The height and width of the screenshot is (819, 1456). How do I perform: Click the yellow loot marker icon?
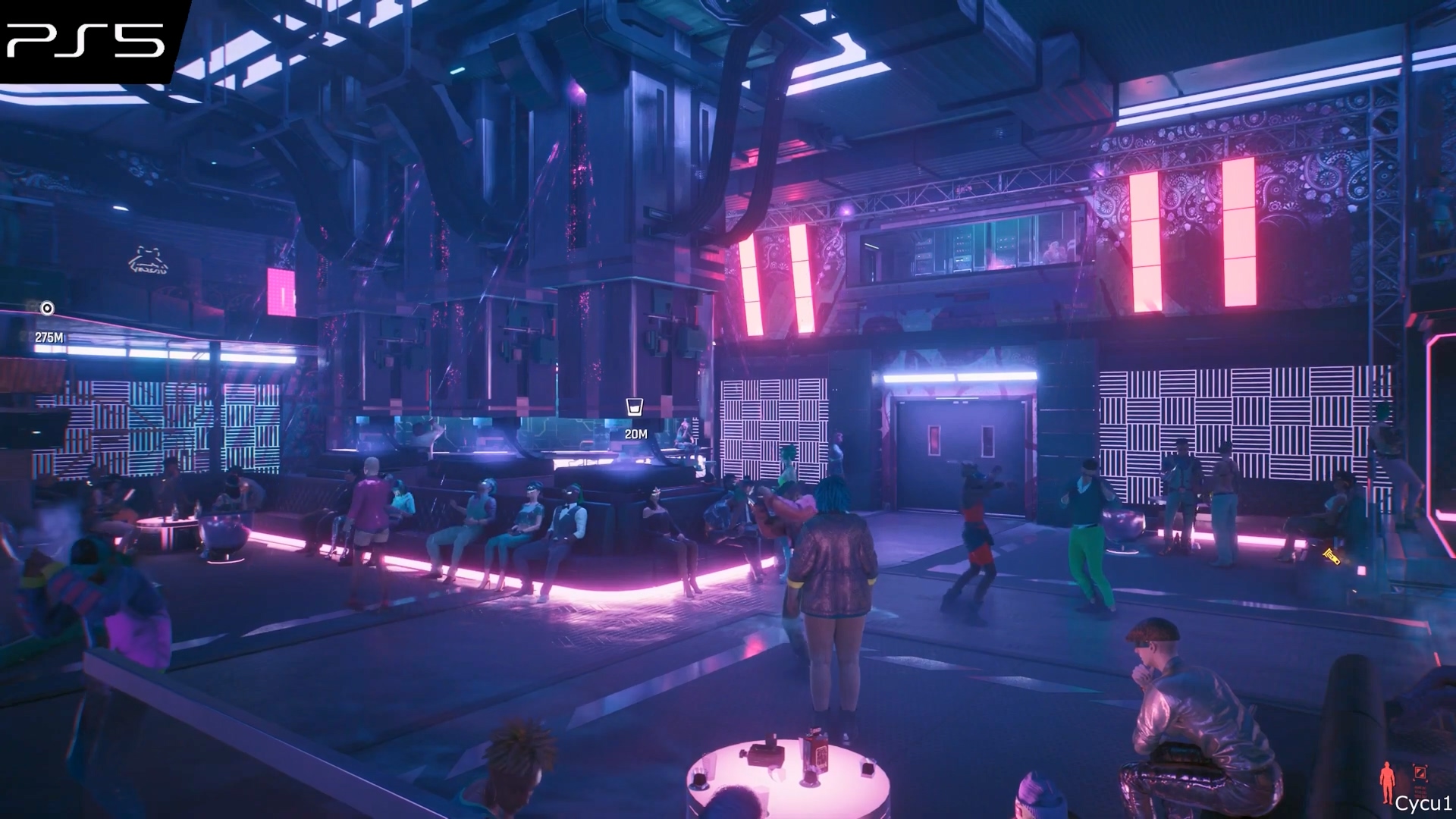(x=1331, y=556)
